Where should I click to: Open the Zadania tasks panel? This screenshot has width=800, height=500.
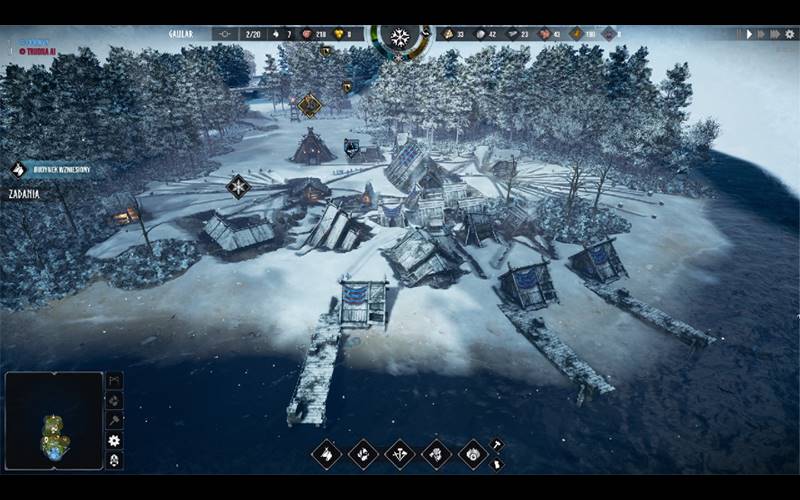point(24,194)
